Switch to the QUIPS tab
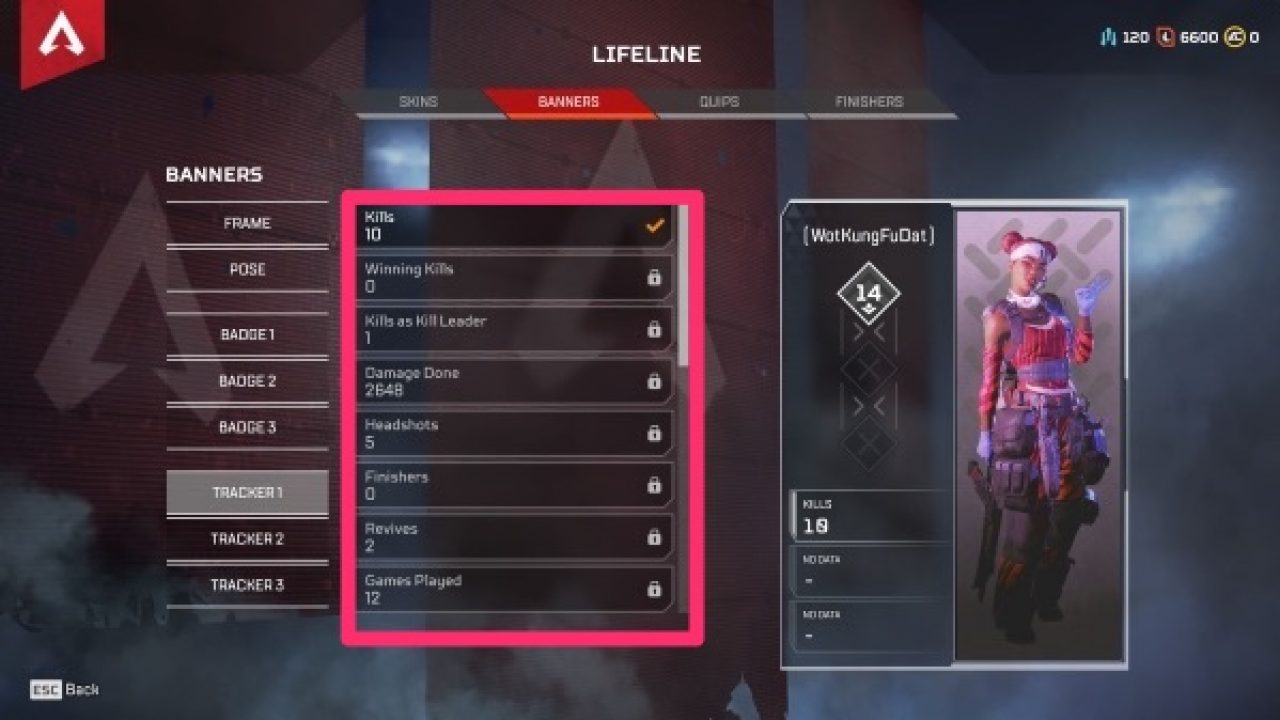Screen dimensions: 1280x720 point(718,101)
